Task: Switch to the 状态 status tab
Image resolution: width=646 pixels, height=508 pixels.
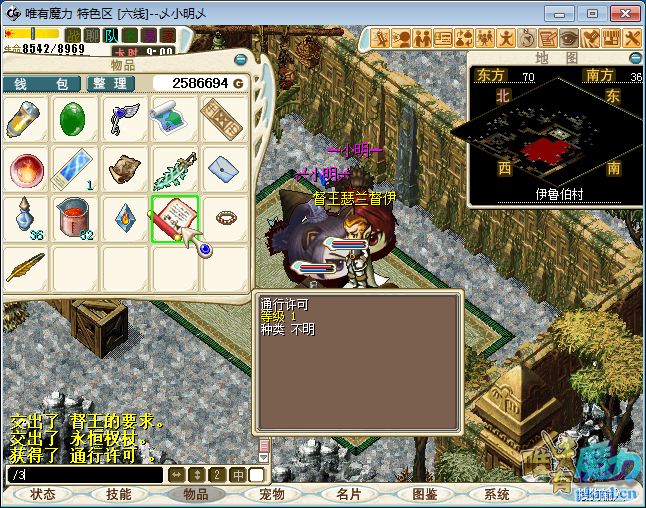Action: pyautogui.click(x=43, y=494)
